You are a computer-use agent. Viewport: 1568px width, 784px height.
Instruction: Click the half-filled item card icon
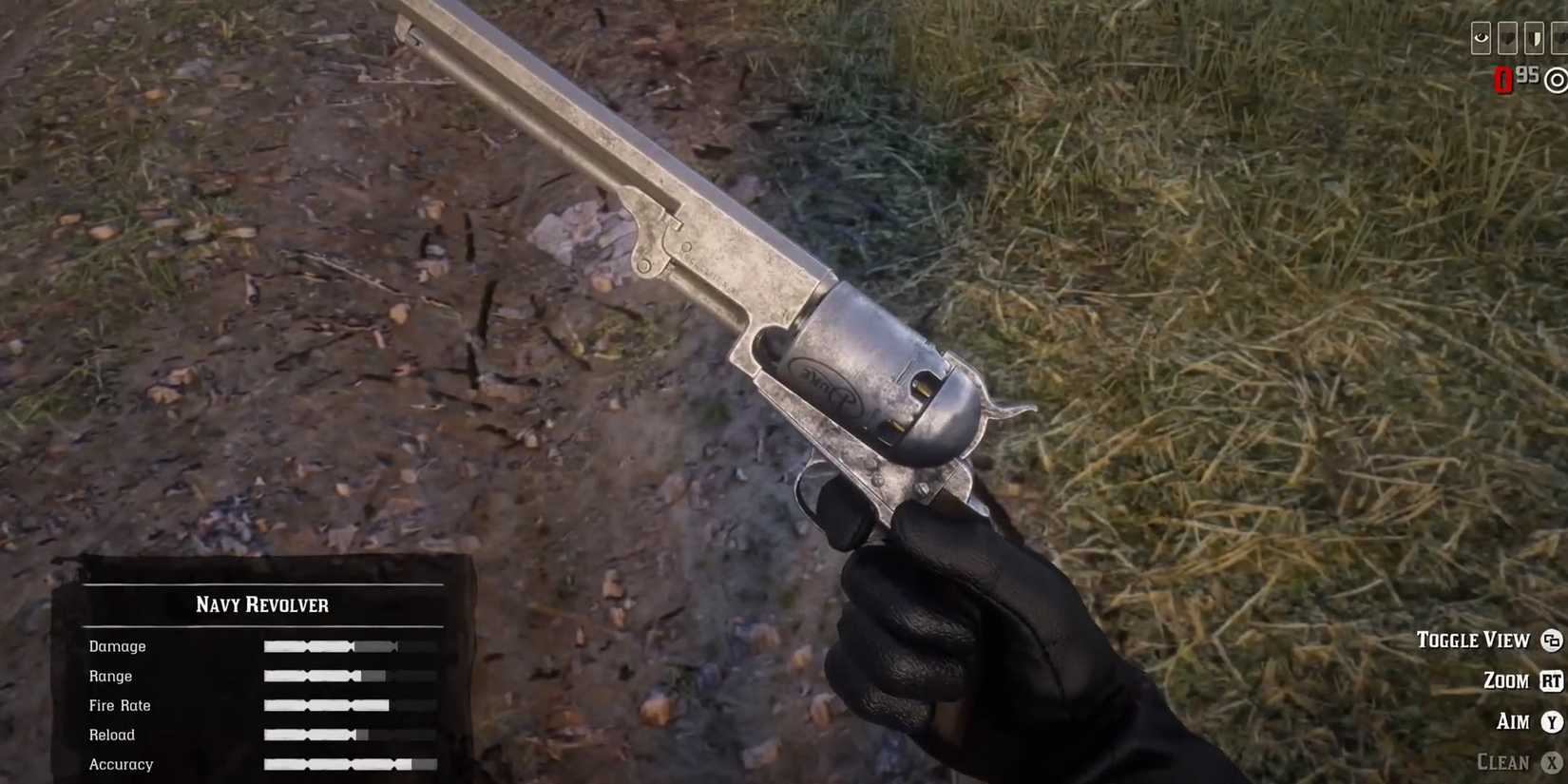pos(1534,38)
